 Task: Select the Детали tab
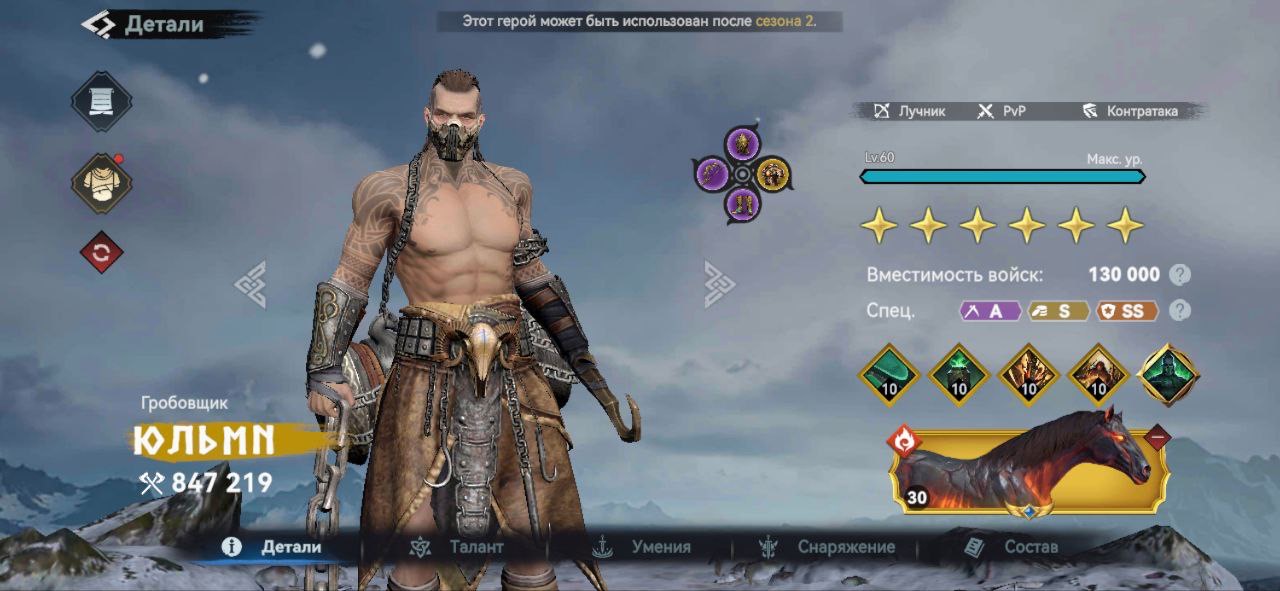pyautogui.click(x=274, y=547)
